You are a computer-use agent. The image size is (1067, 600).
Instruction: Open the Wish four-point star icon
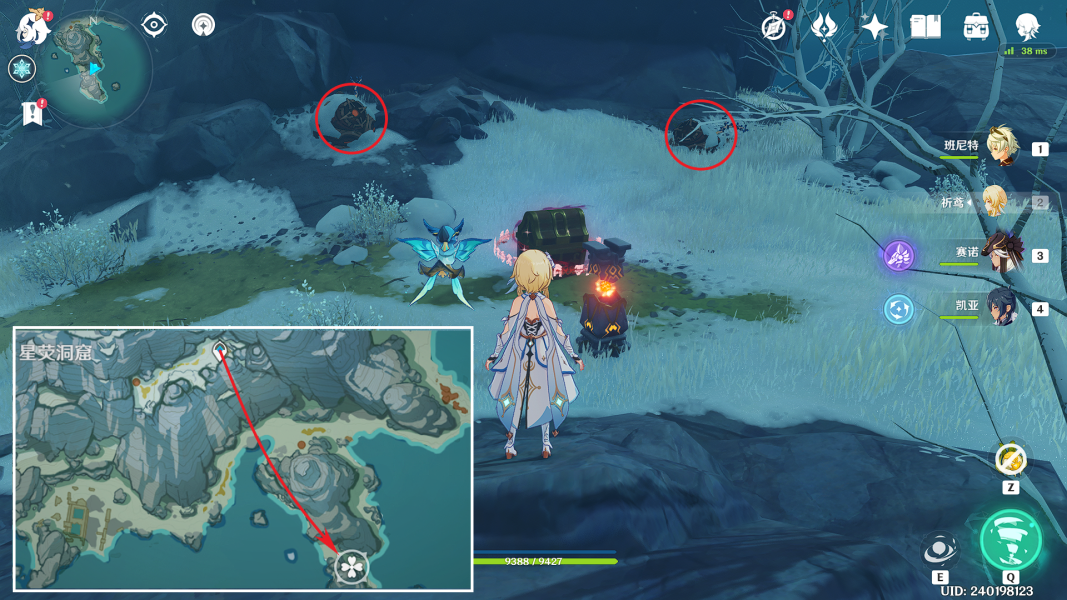click(x=875, y=27)
